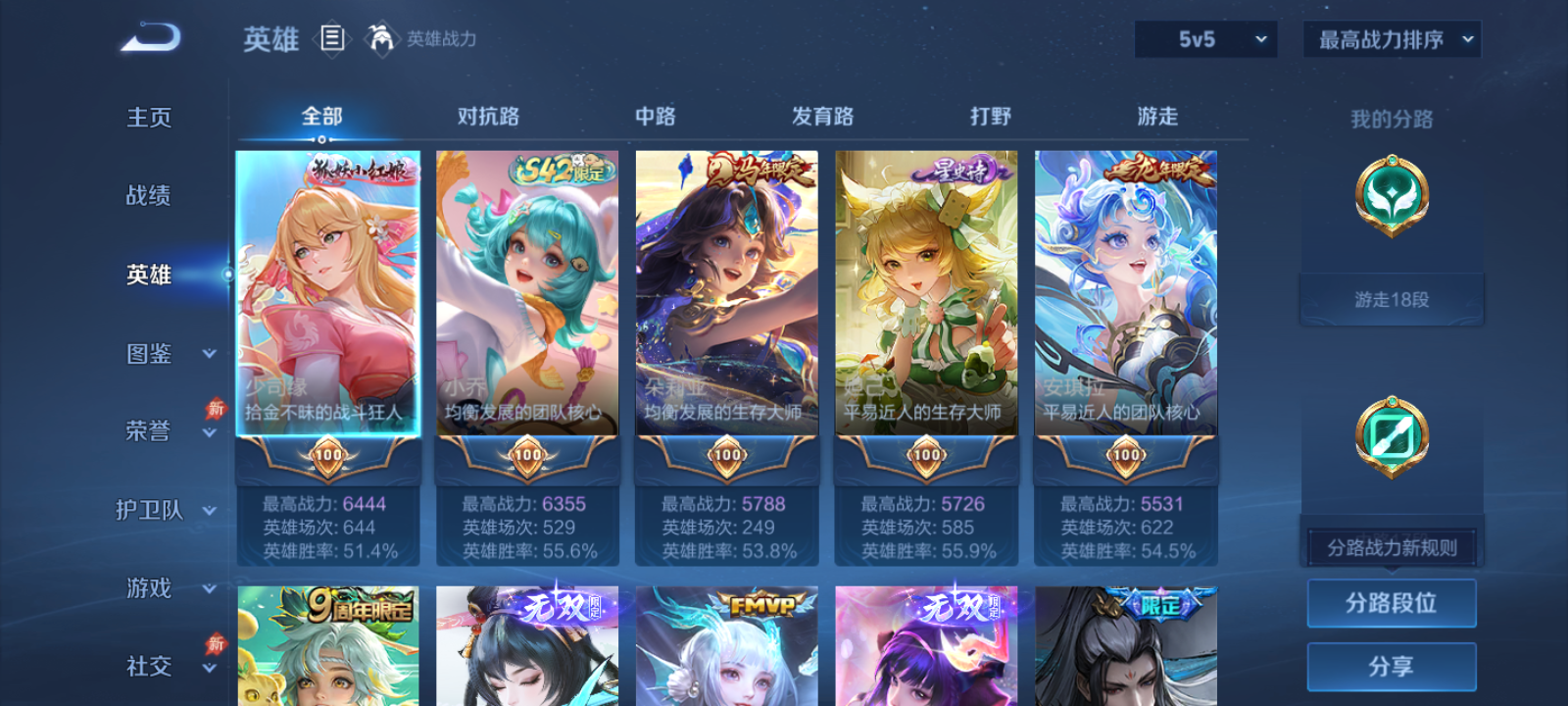This screenshot has height=706, width=1568.
Task: Open the 5v5 mode dropdown
Action: pyautogui.click(x=1204, y=39)
